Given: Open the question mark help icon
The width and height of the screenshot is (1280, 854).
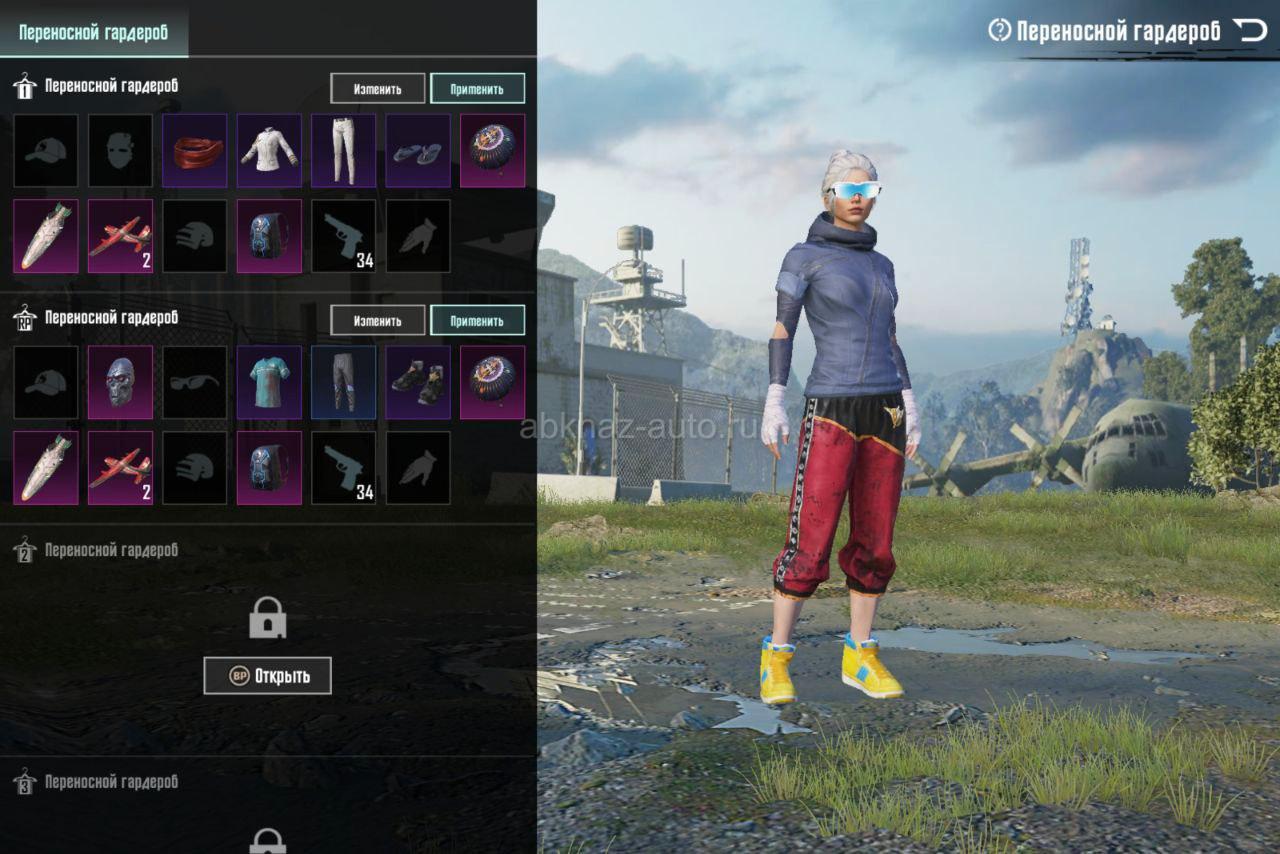Looking at the screenshot, I should click(999, 31).
